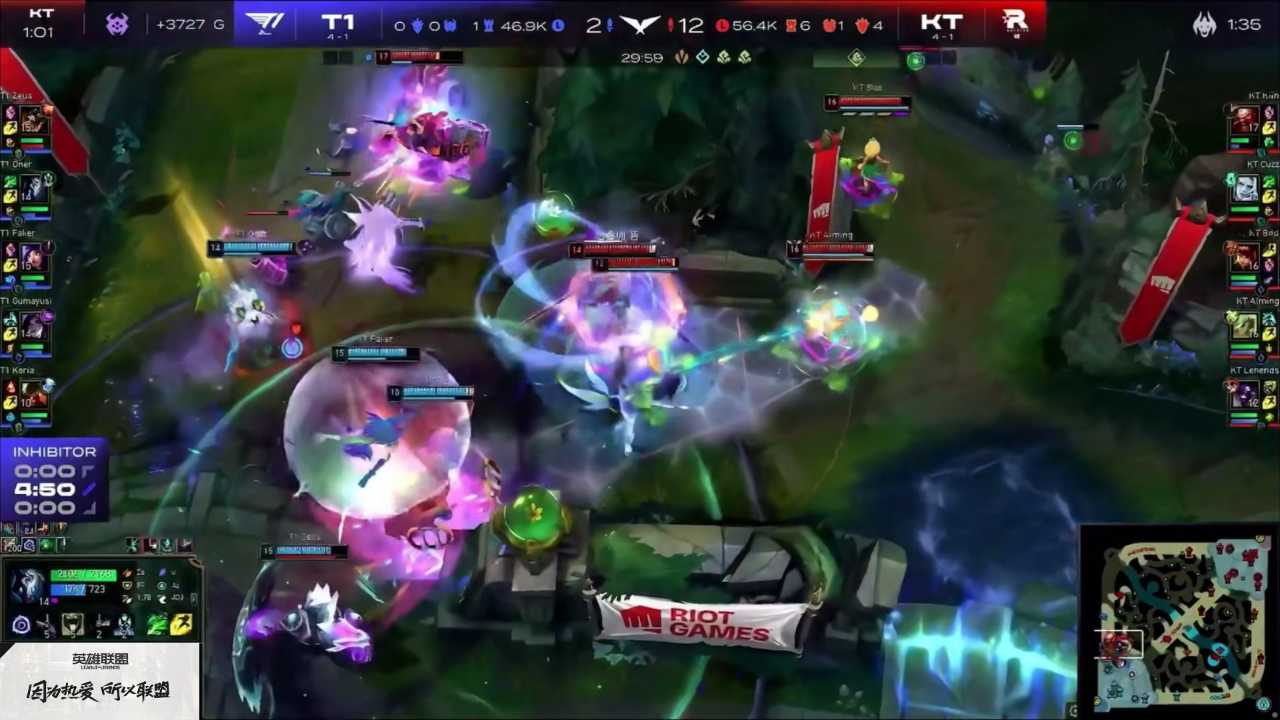
Task: Activate the yellow Flash summoner spell
Action: (x=182, y=626)
